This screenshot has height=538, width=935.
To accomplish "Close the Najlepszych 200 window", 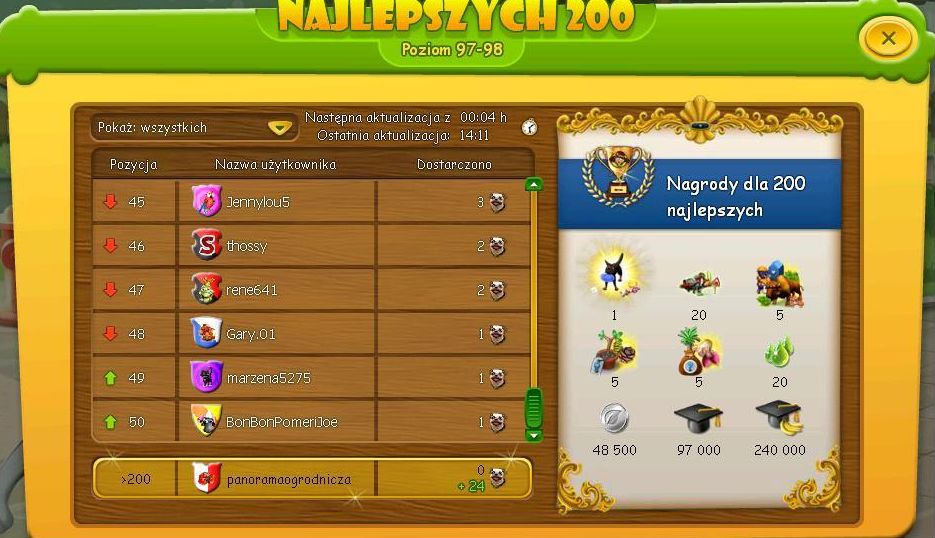I will click(x=887, y=40).
